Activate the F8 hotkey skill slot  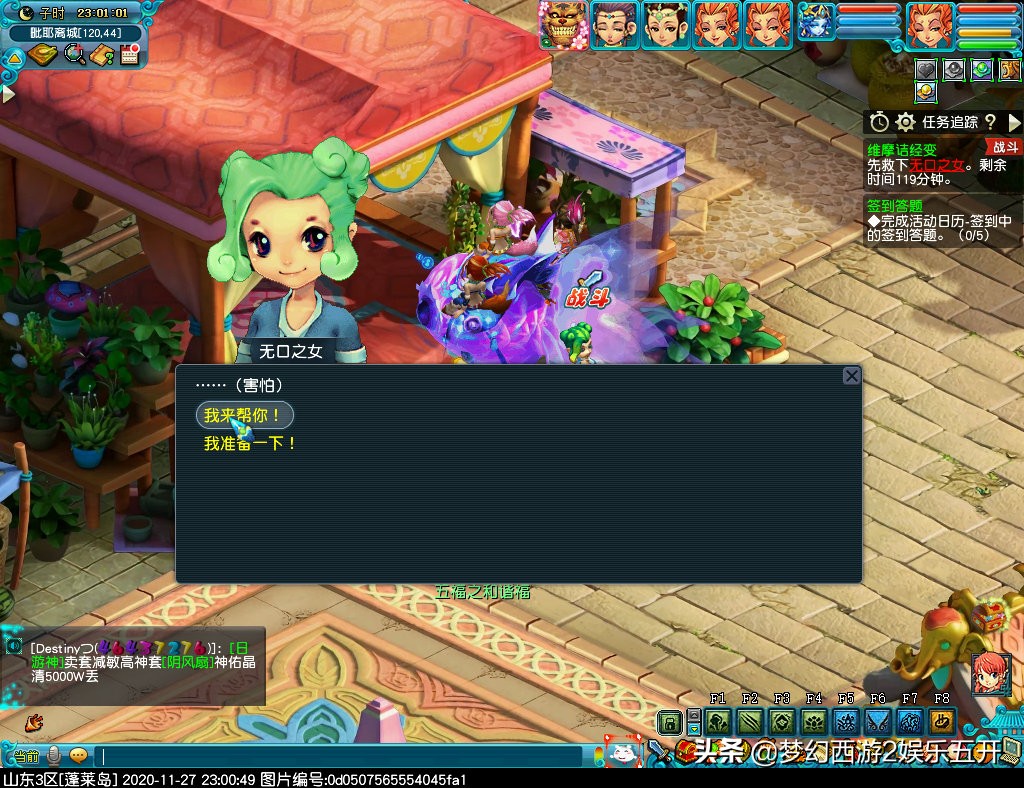pos(941,722)
